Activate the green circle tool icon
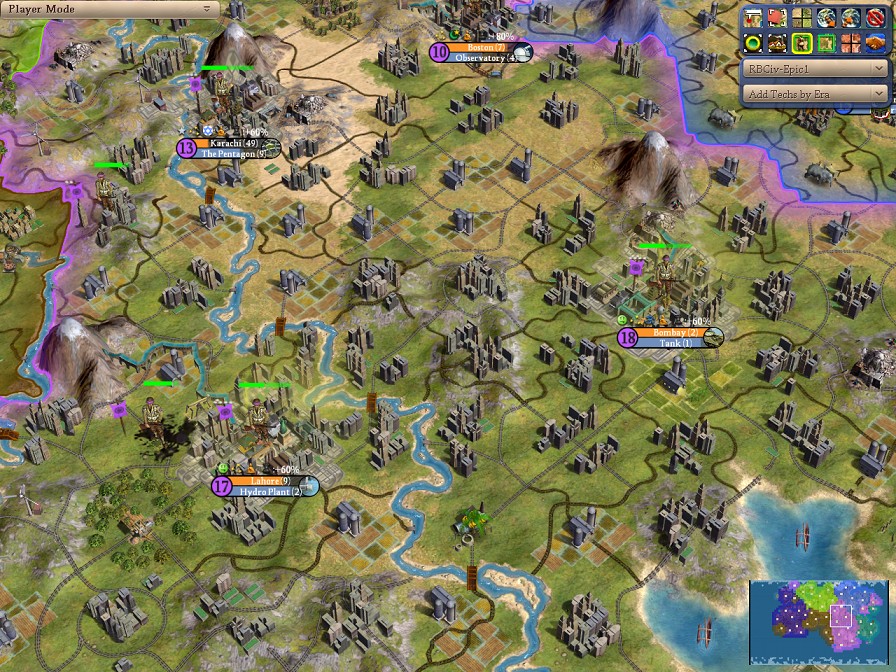Screen dimensions: 896x672 pyautogui.click(x=753, y=43)
